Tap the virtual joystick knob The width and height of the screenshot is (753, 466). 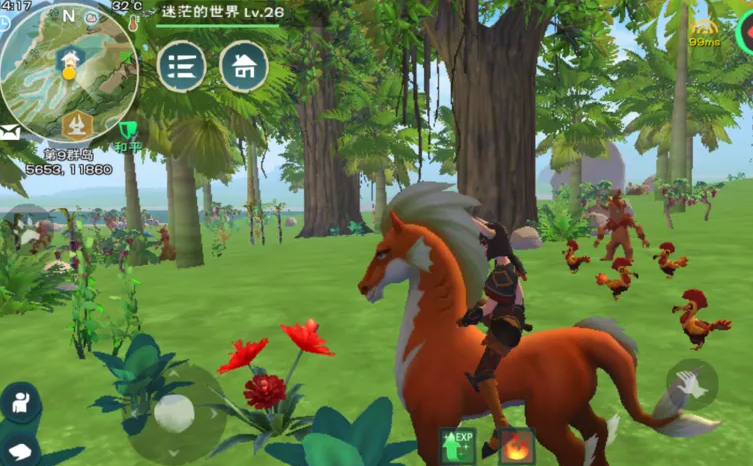click(174, 413)
